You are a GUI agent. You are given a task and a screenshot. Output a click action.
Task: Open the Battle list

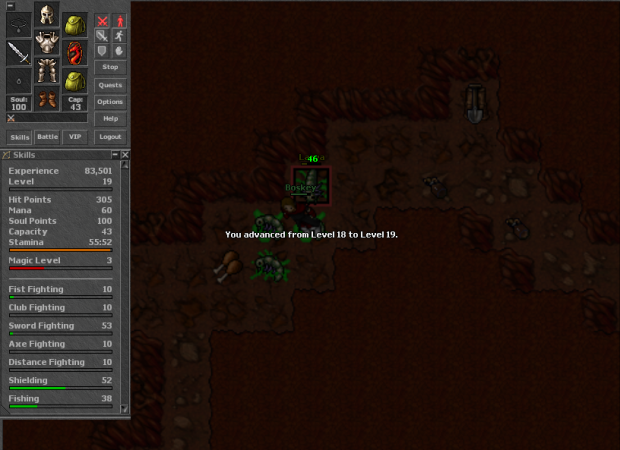pyautogui.click(x=47, y=137)
